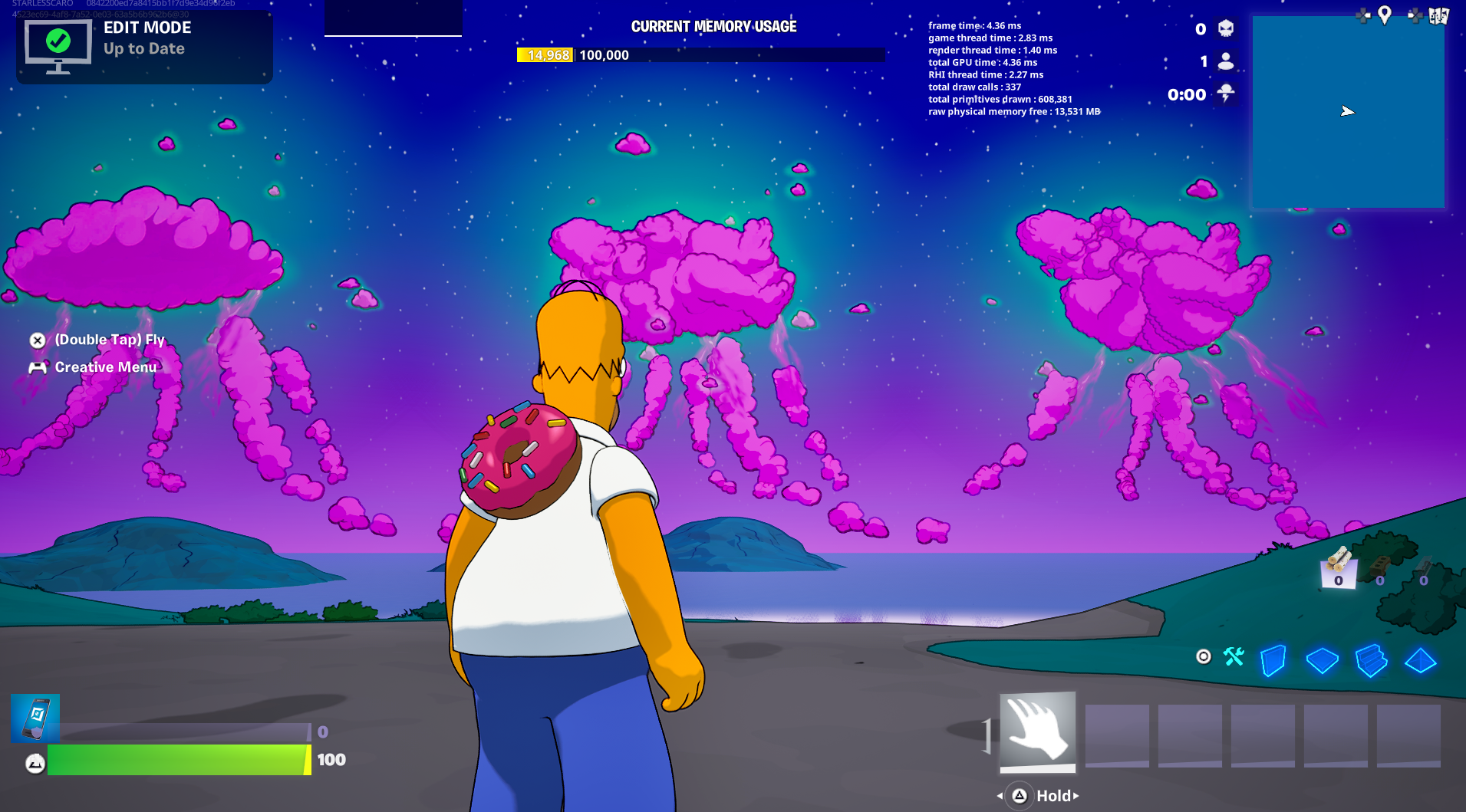Screen dimensions: 1466x812
Task: Click the memory usage progress bar
Action: point(700,54)
